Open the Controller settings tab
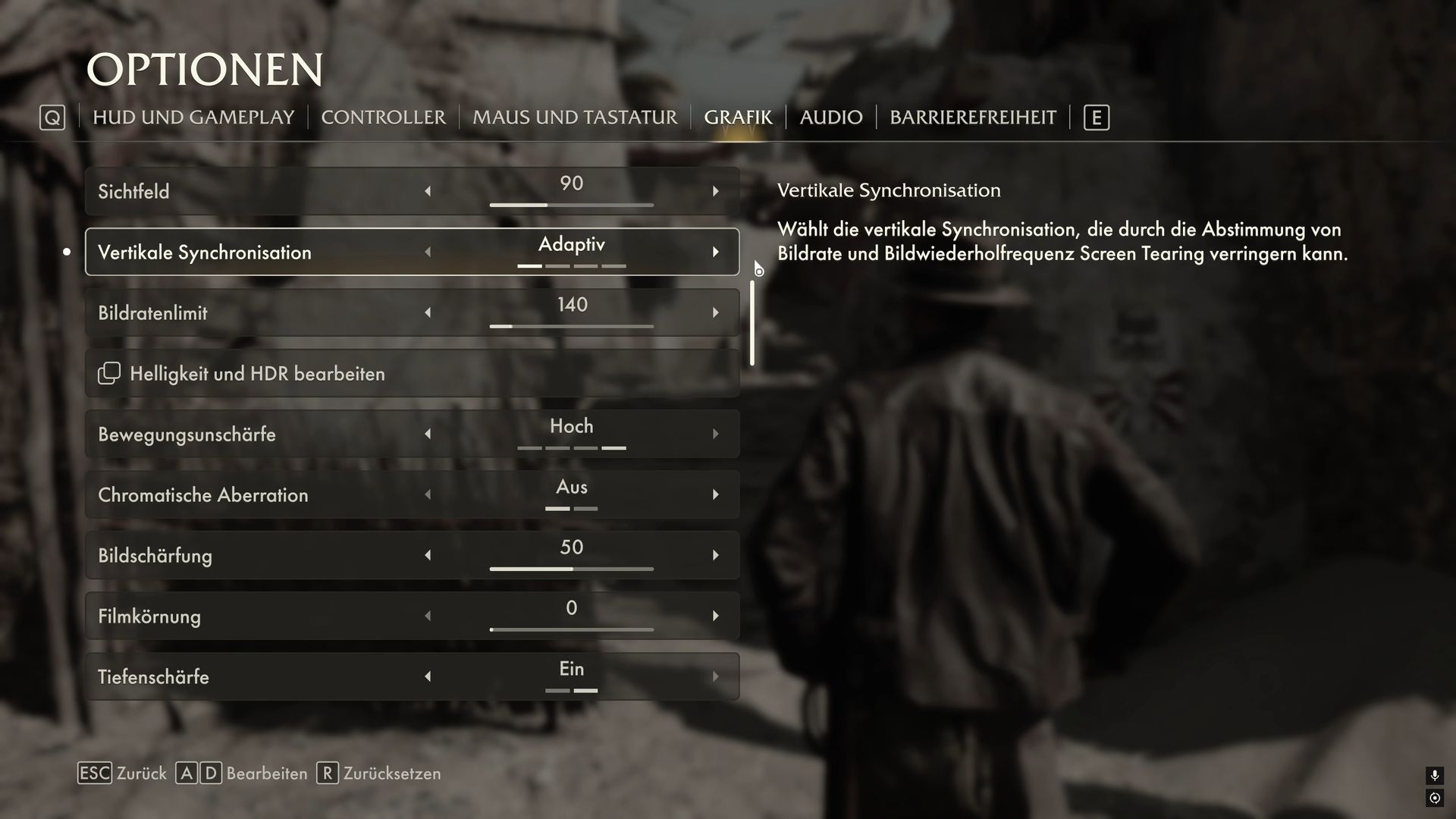 [383, 118]
